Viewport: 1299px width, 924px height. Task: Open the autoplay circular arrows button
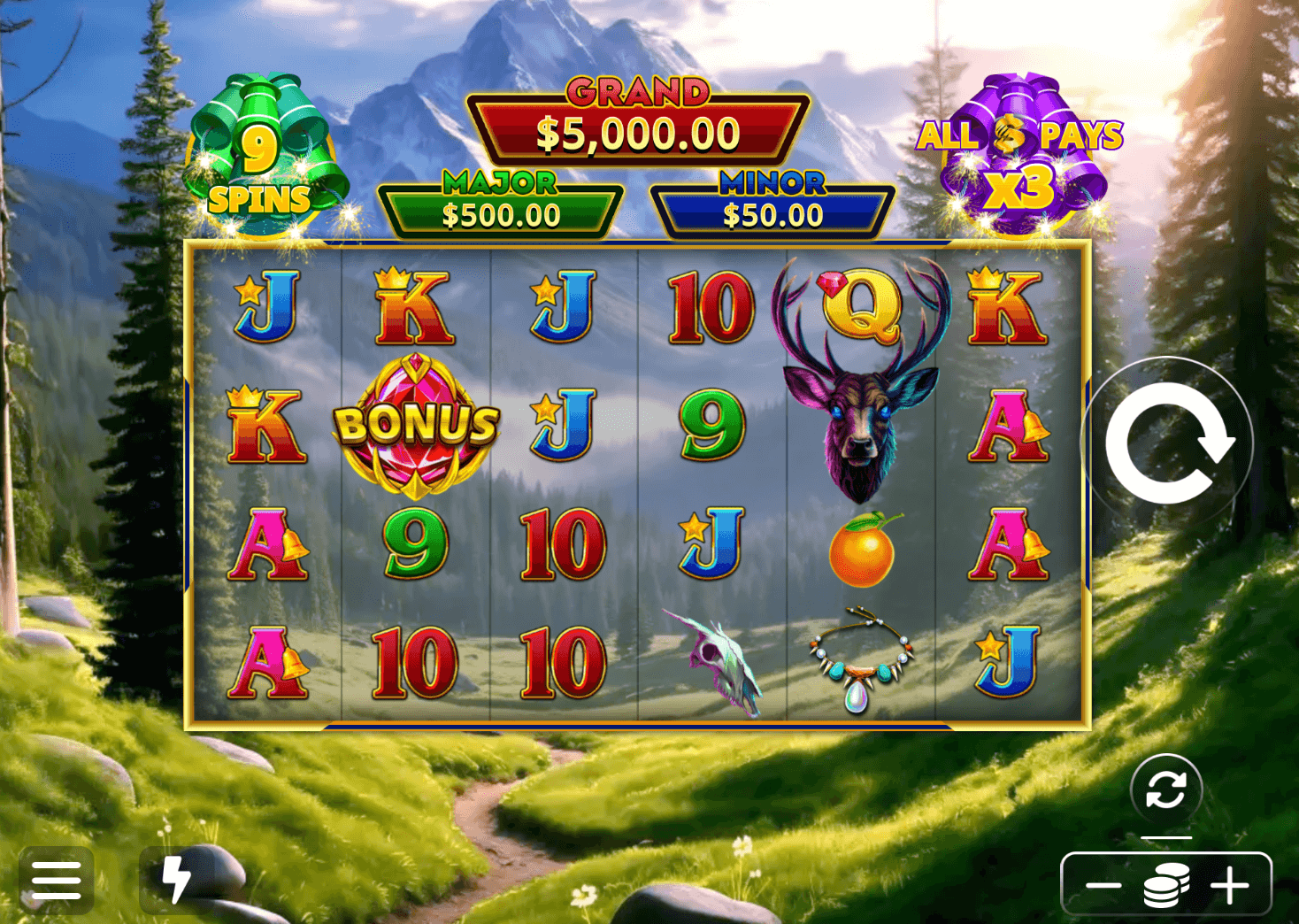(x=1165, y=789)
